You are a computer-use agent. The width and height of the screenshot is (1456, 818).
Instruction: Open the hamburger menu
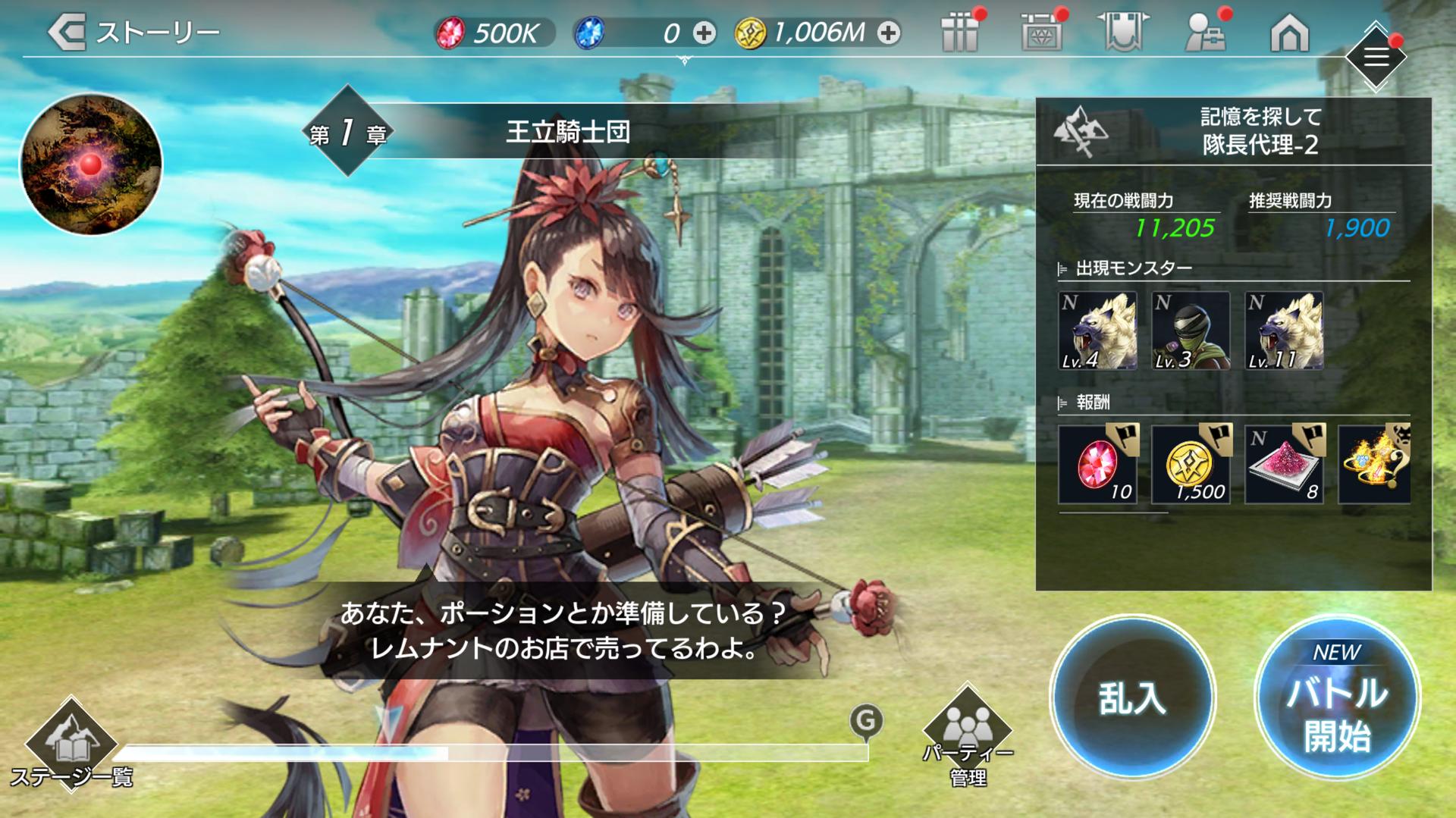[1376, 57]
